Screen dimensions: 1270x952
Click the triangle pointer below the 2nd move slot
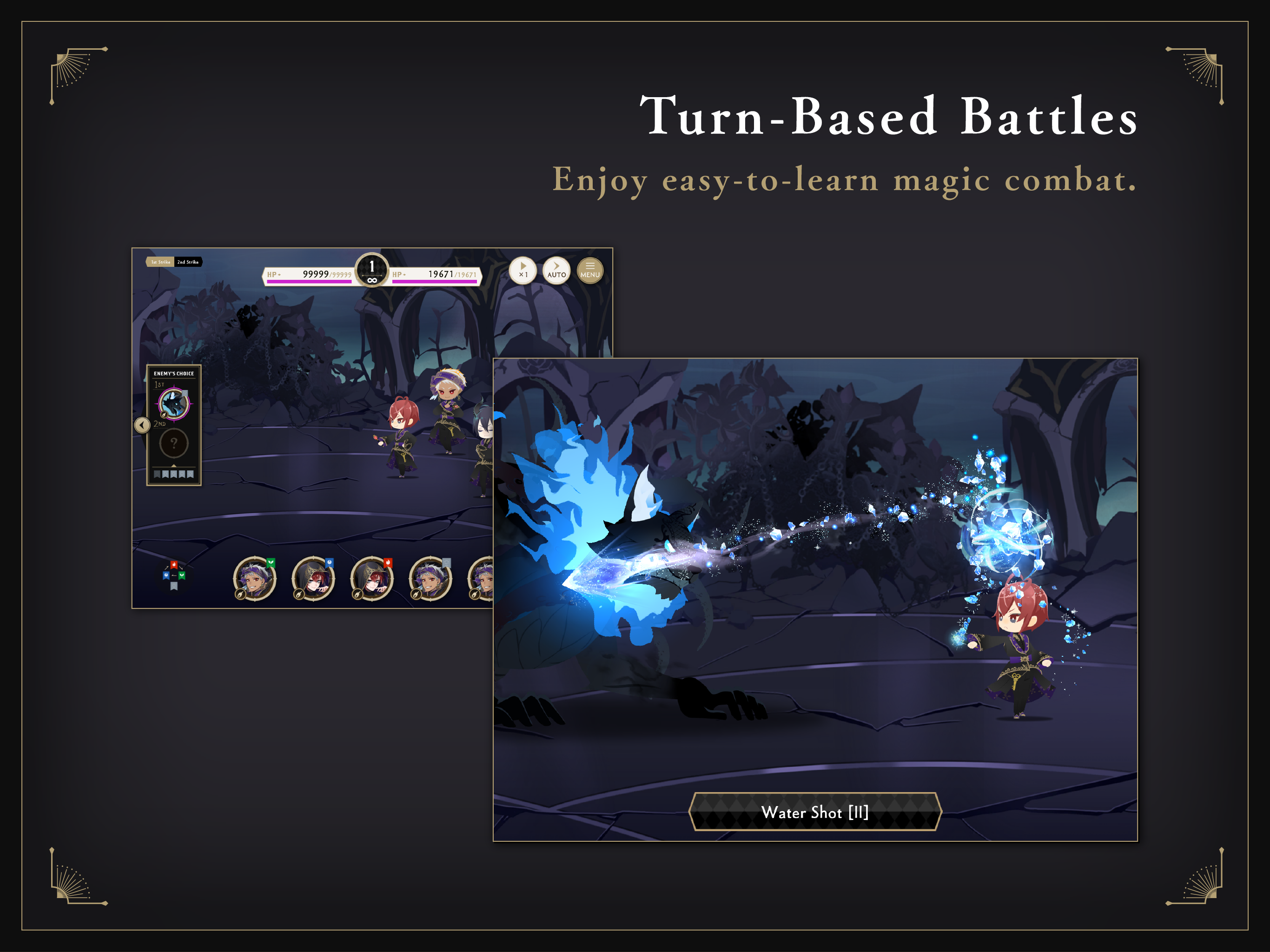174,465
